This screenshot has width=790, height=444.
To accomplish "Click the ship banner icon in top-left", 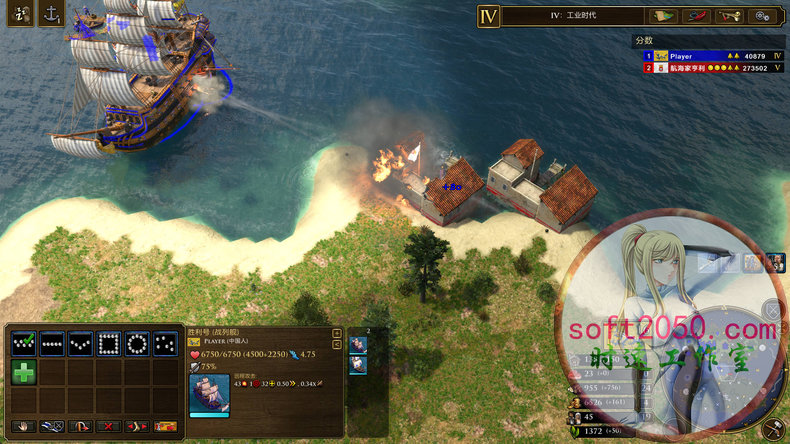I will (x=20, y=14).
